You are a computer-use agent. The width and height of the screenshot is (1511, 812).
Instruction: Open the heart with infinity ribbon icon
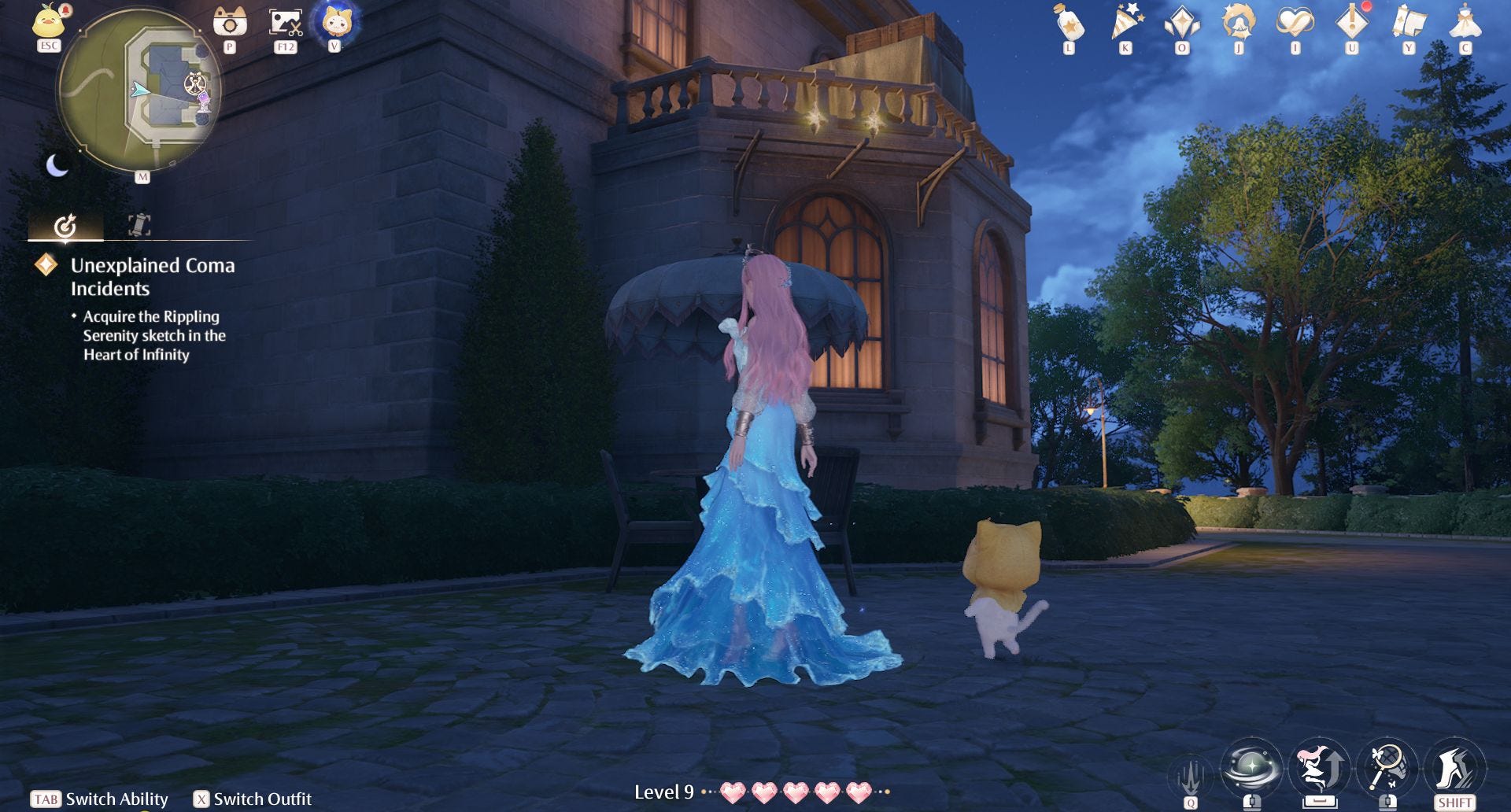pos(1295,23)
